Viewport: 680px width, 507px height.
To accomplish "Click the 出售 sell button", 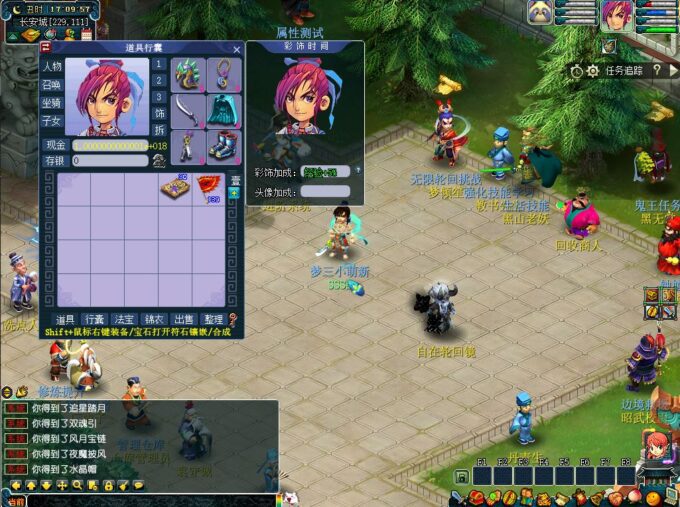I will 183,319.
